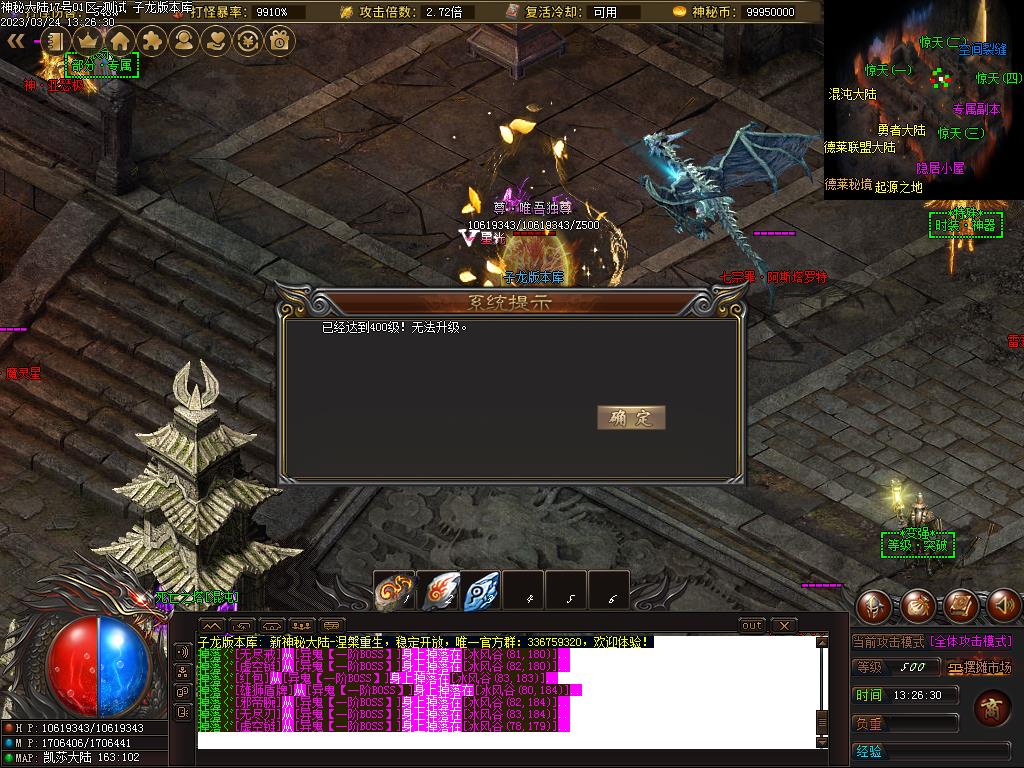Open the puzzle piece icon menu
This screenshot has height=768, width=1024.
152,41
